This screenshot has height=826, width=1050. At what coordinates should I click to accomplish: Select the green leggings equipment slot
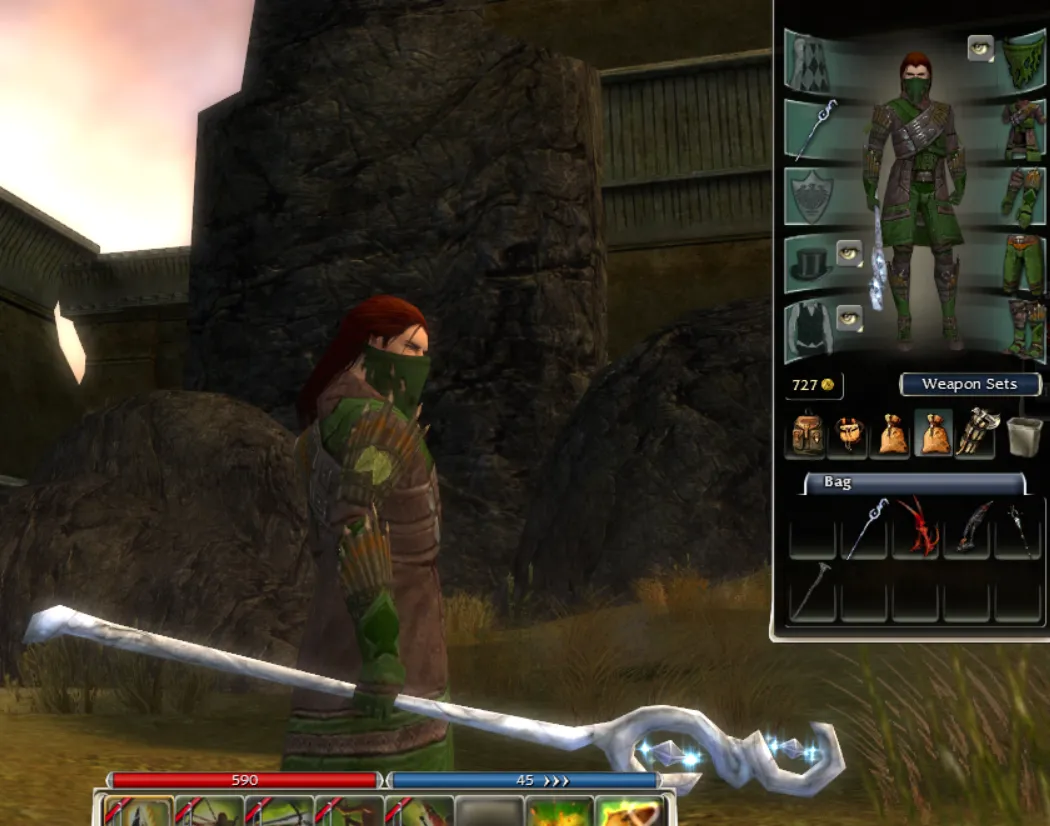[x=1024, y=263]
